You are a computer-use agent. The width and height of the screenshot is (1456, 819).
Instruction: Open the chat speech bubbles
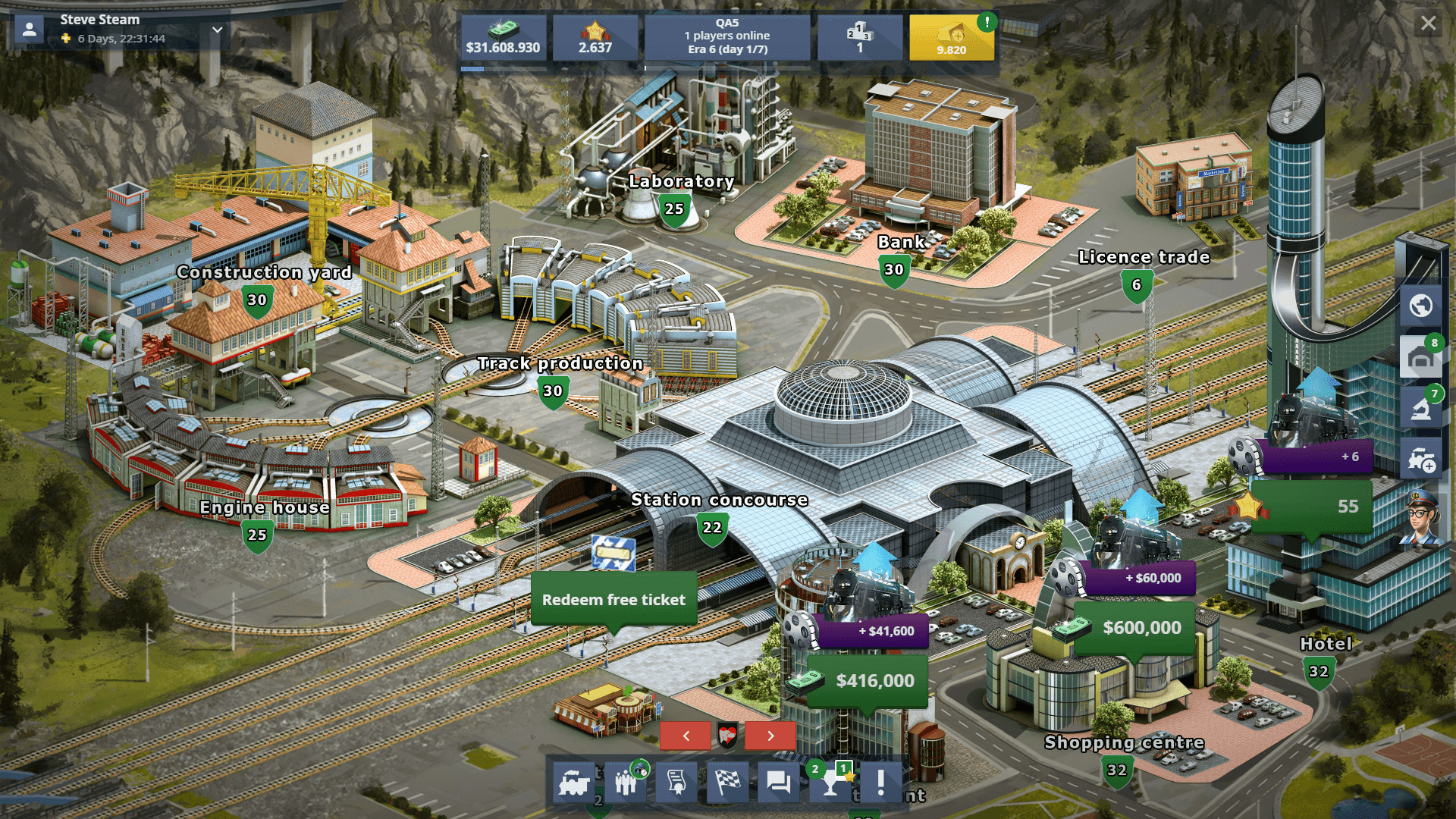coord(779,782)
